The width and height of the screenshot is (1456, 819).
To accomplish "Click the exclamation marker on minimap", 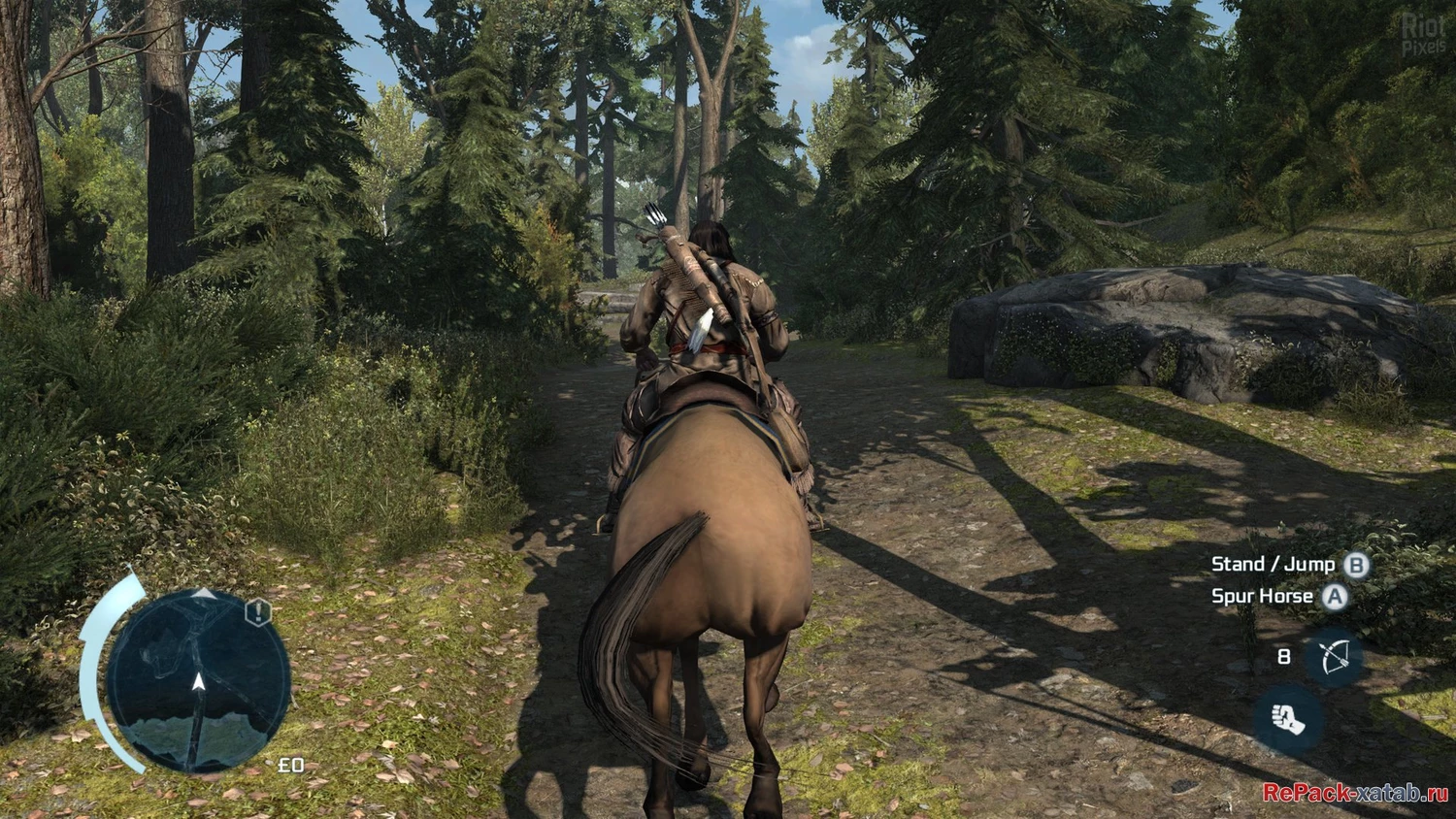I will tap(258, 612).
